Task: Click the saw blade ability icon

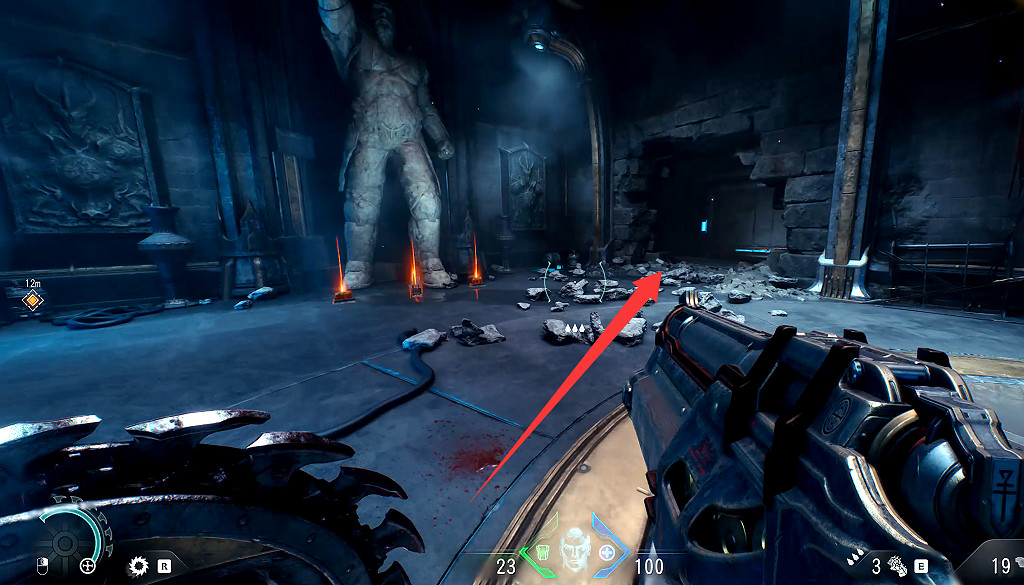Action: click(139, 566)
